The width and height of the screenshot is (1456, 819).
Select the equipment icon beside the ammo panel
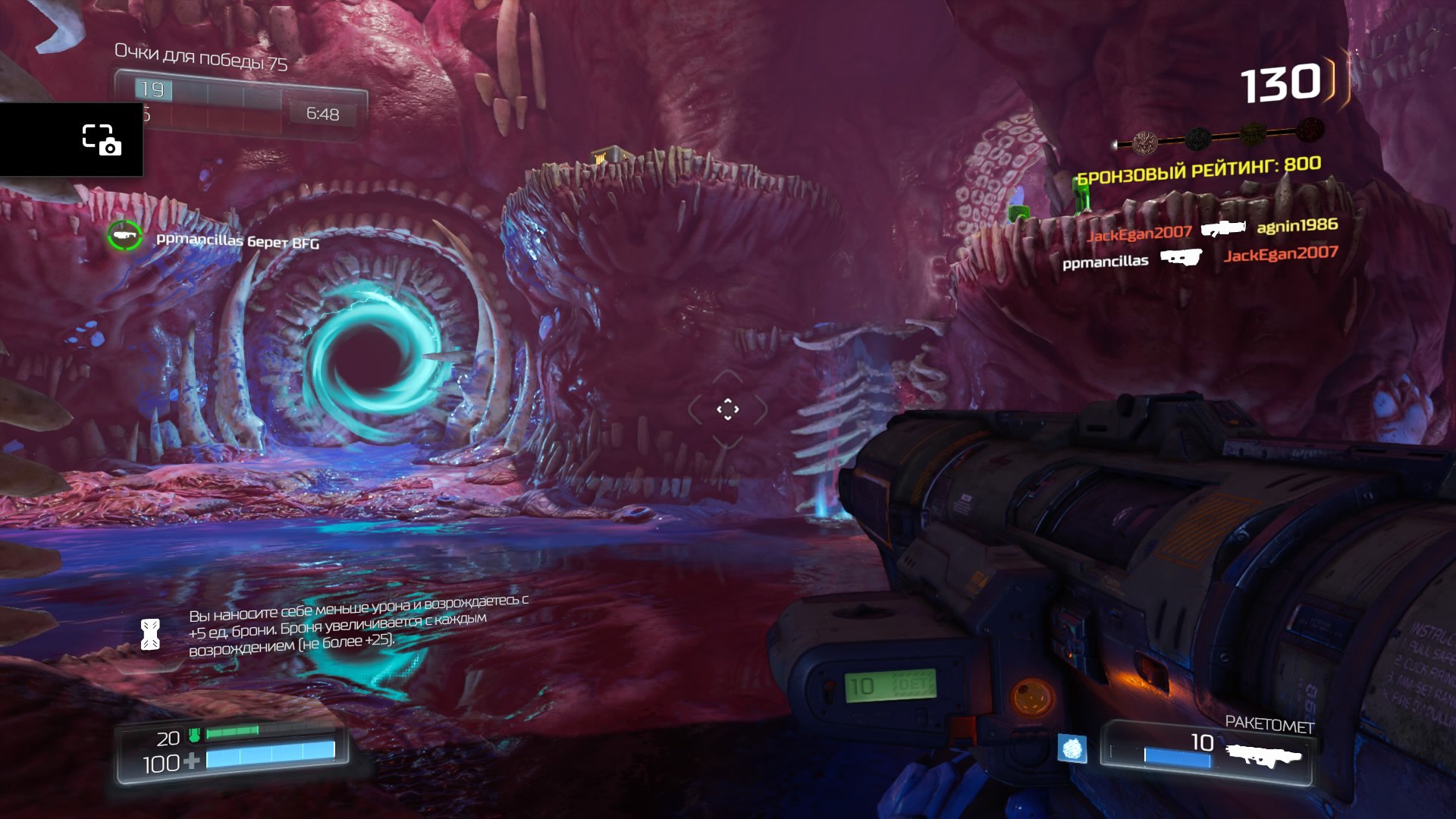1072,748
